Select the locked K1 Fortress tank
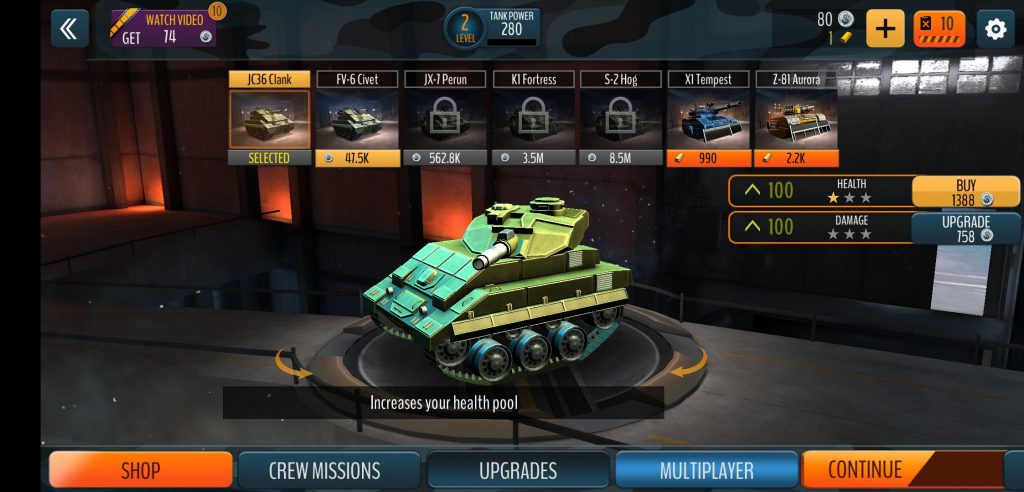 click(533, 119)
